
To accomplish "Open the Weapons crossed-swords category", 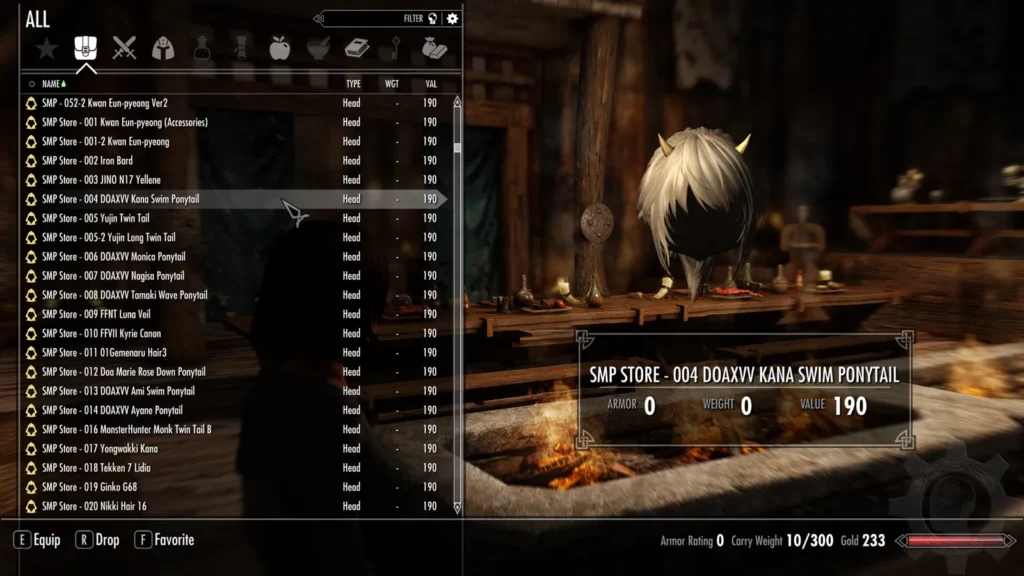I will 124,48.
